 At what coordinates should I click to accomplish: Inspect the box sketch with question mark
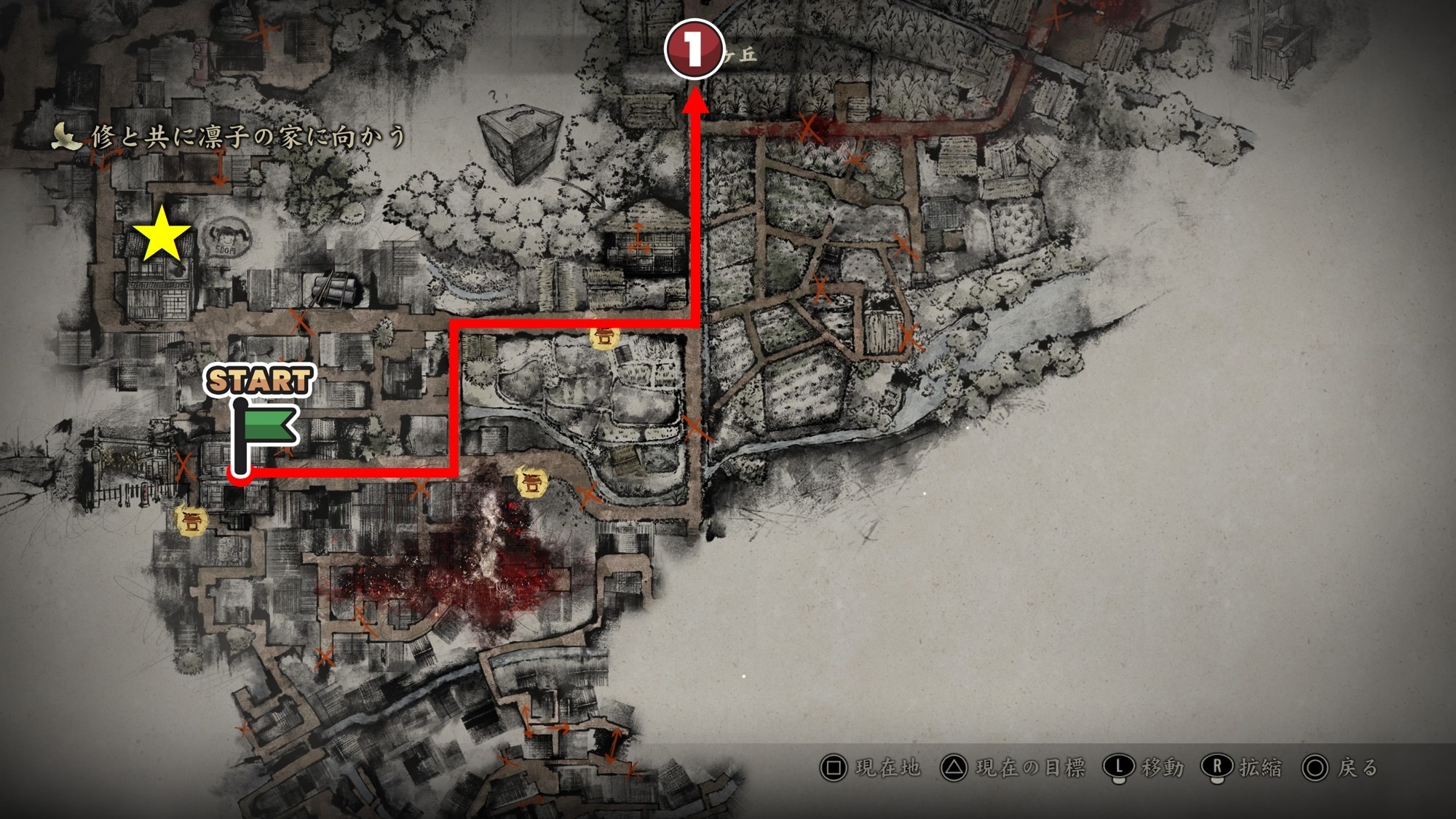click(x=520, y=141)
